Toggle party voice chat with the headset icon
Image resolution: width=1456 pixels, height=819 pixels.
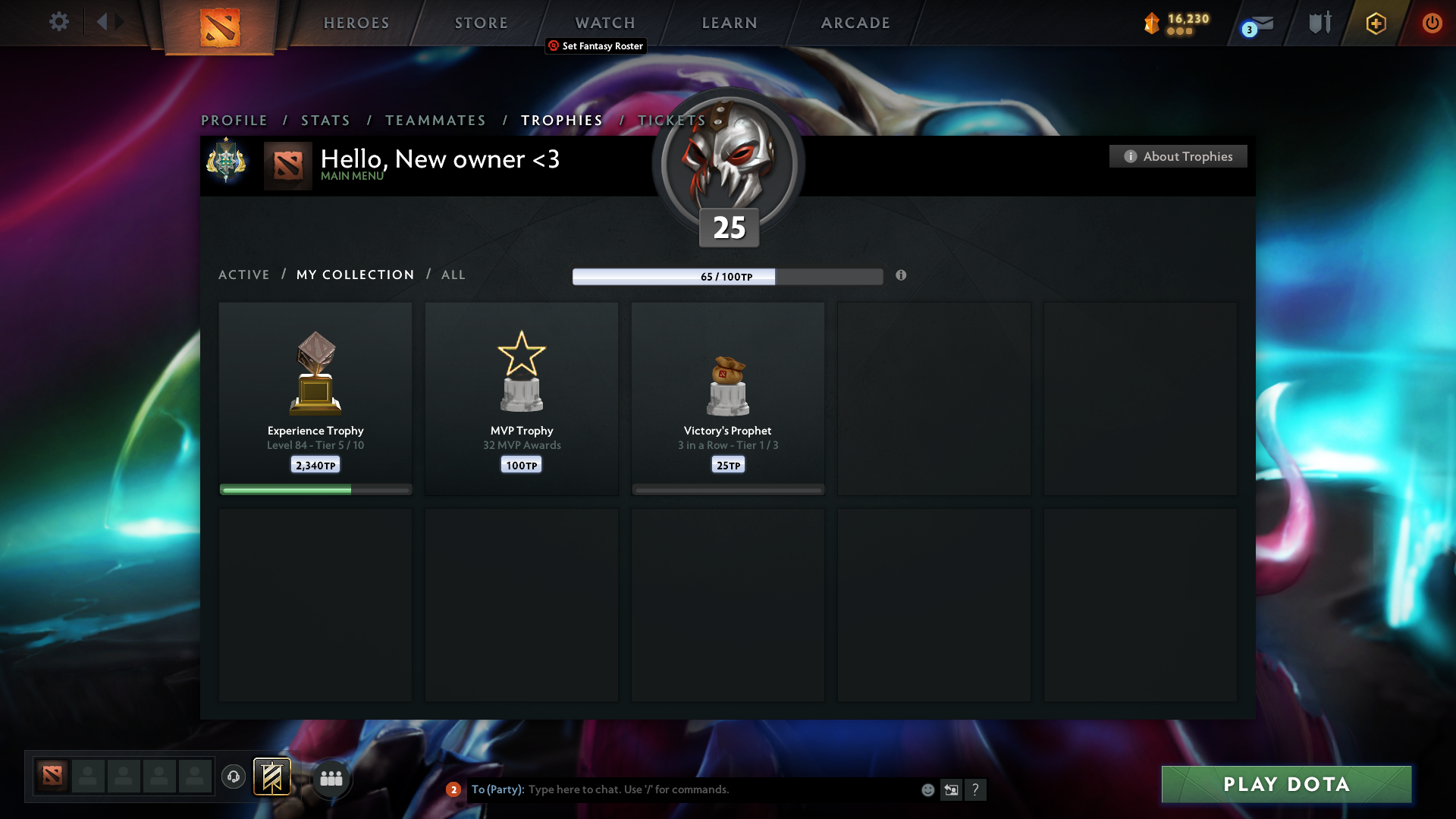click(233, 777)
